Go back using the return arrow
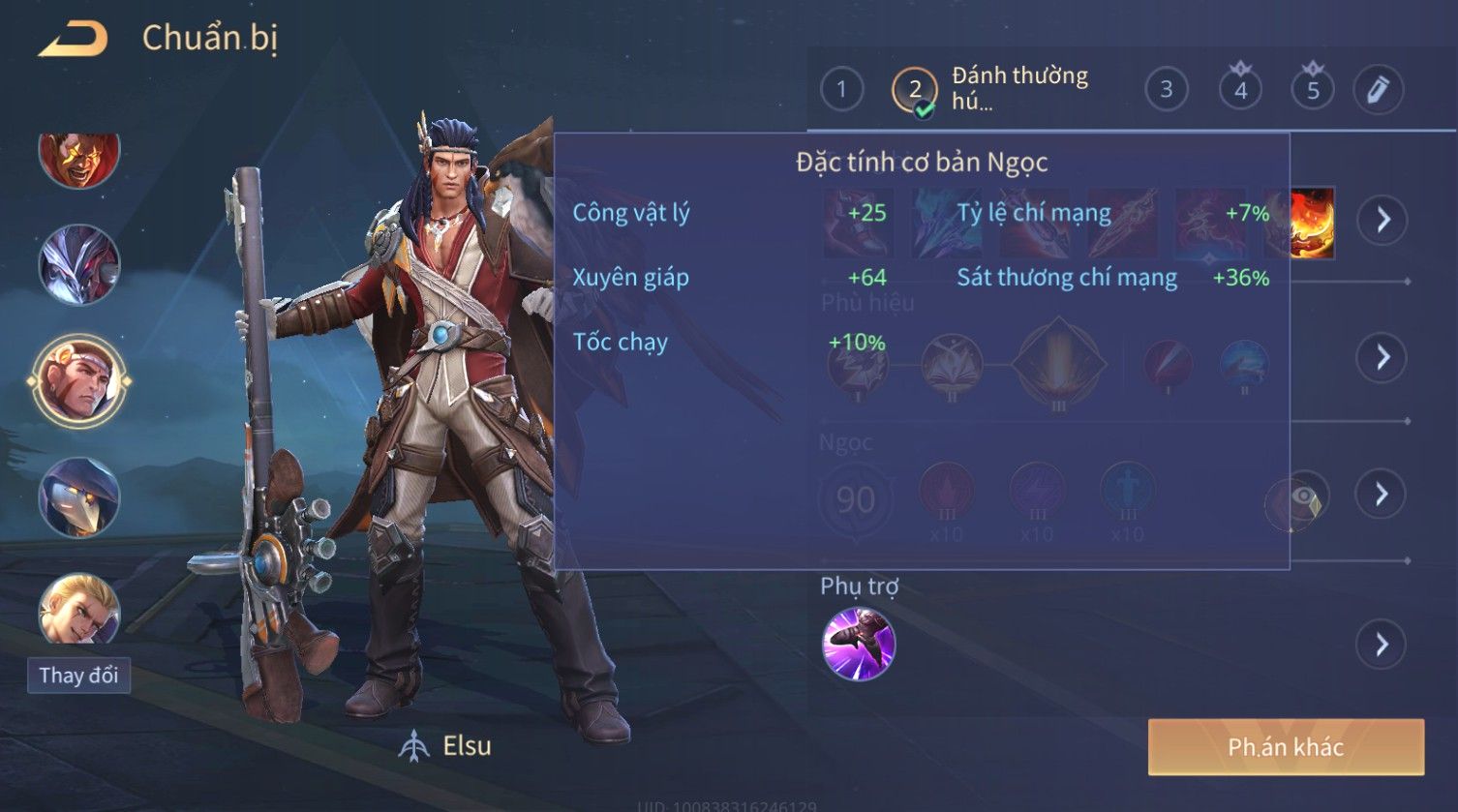Viewport: 1458px width, 812px height. coord(74,40)
